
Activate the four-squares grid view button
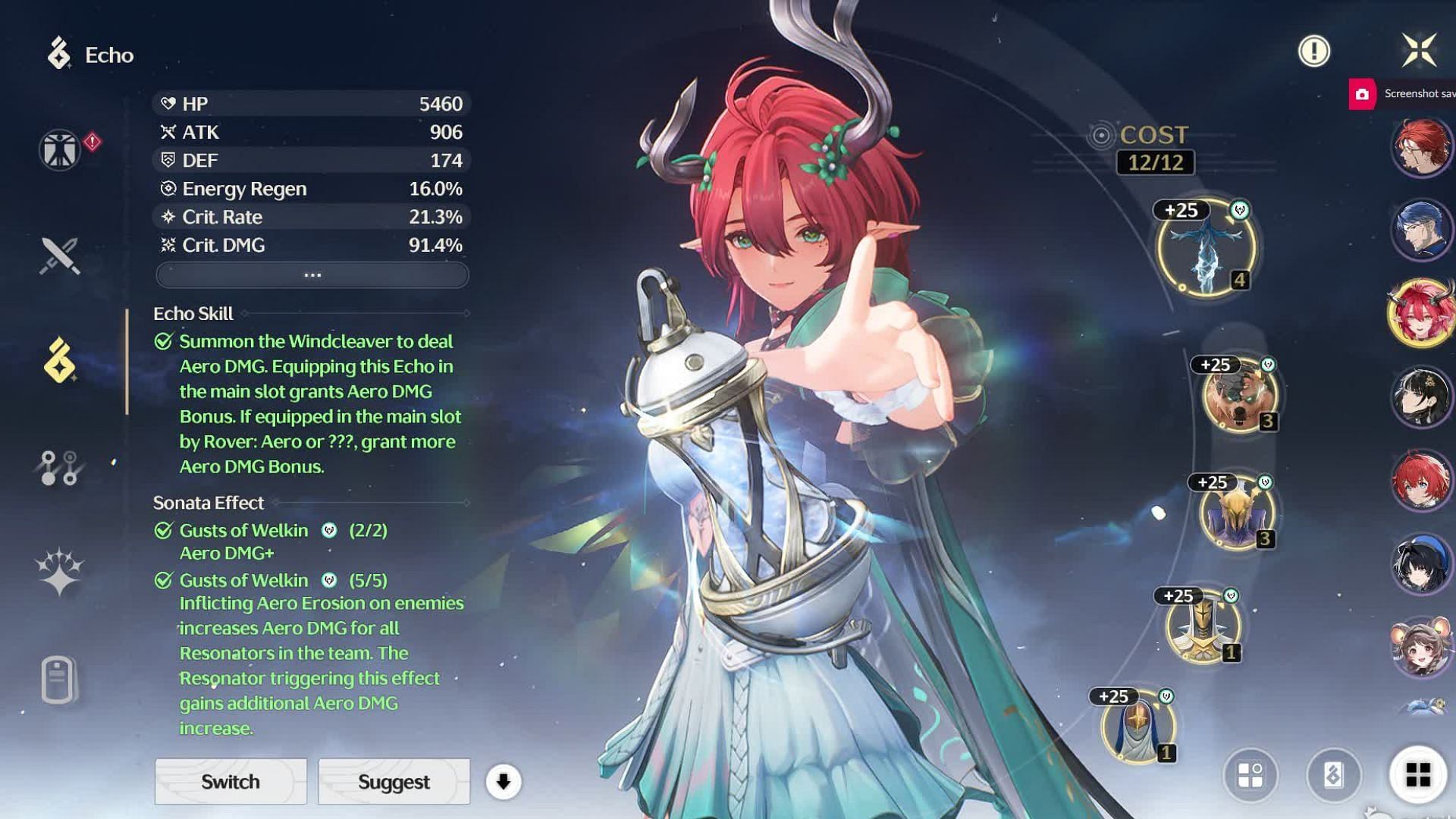1418,775
